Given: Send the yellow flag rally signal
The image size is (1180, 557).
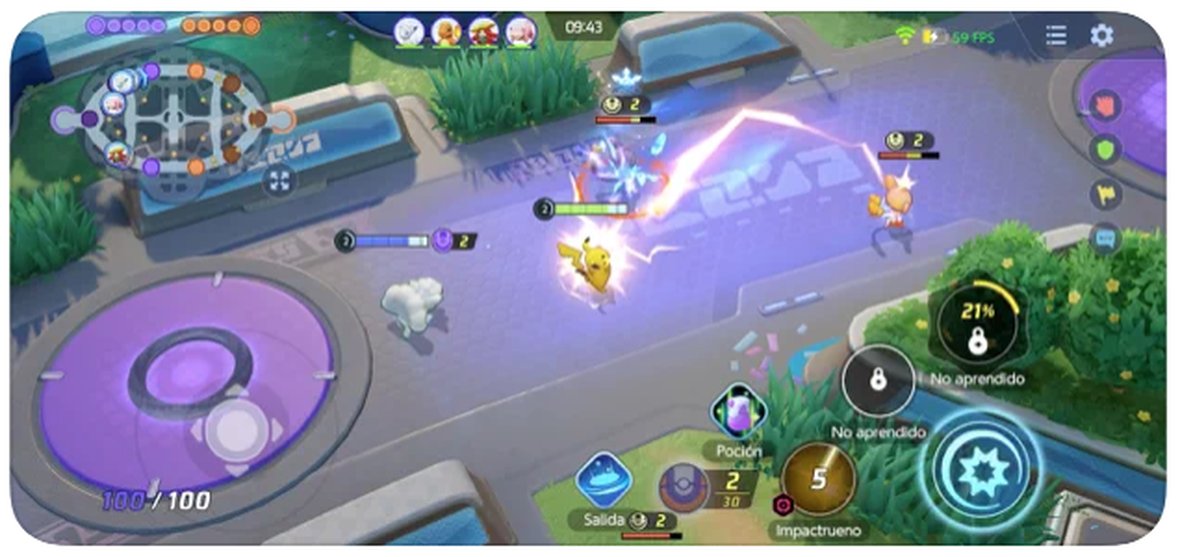Looking at the screenshot, I should click(1106, 194).
